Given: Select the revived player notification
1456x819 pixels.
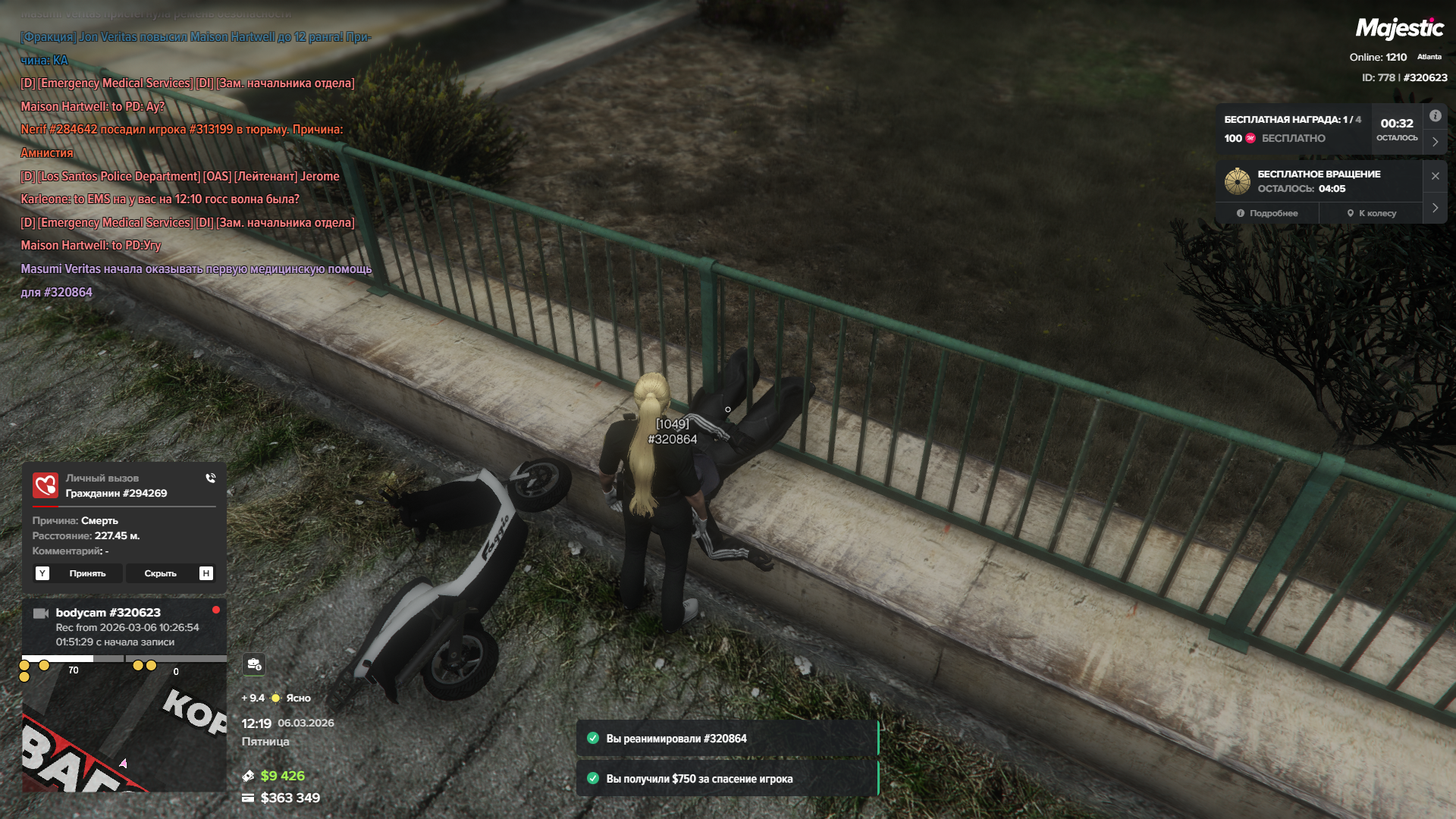Looking at the screenshot, I should click(726, 739).
